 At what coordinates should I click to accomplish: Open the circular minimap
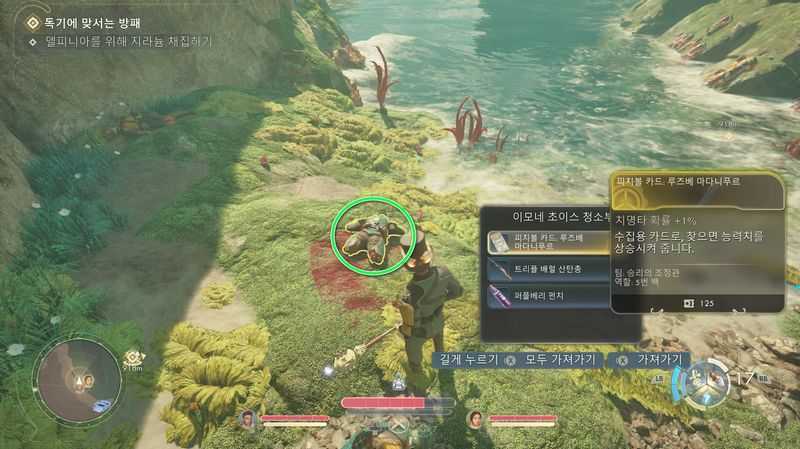(77, 379)
